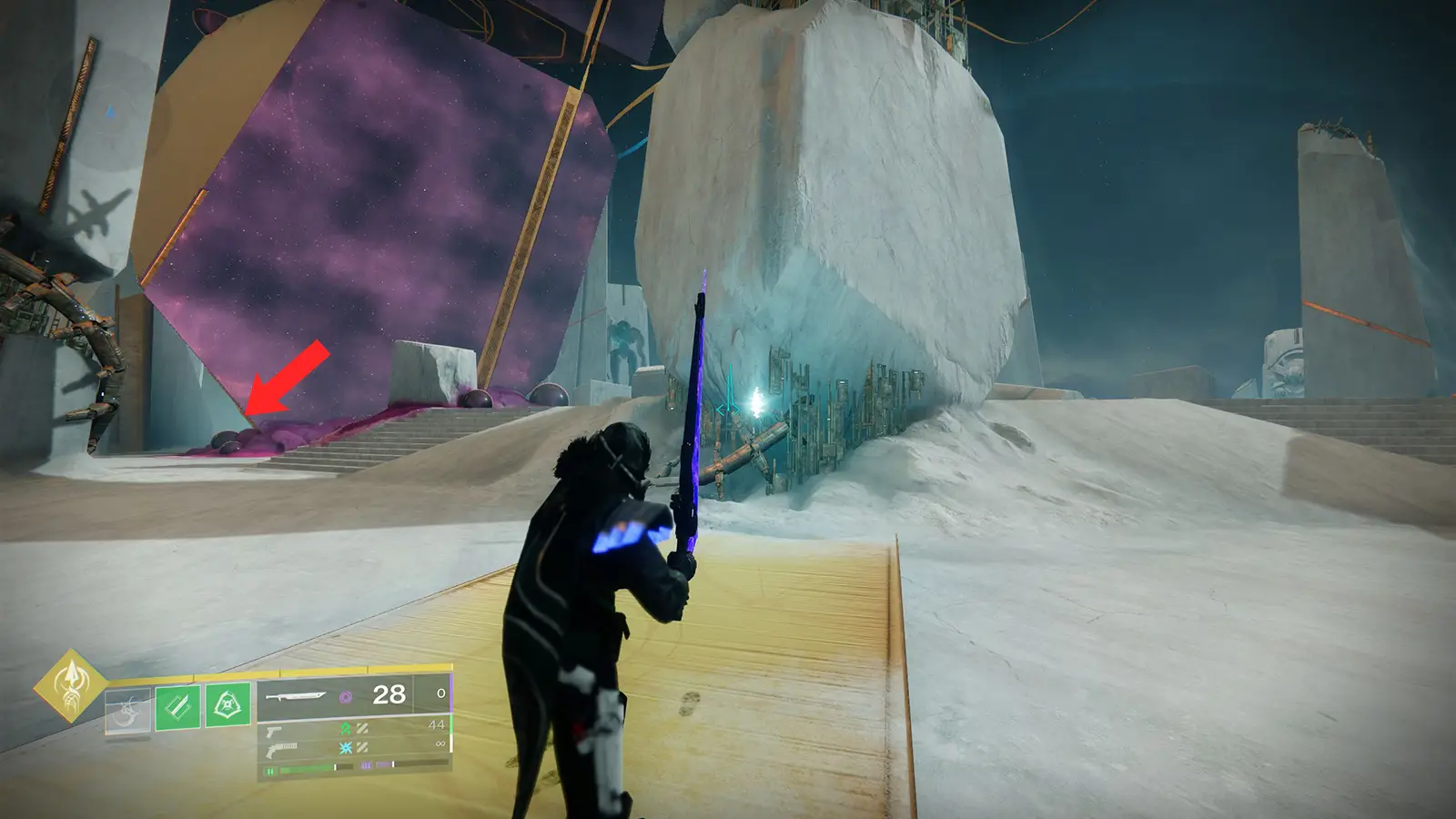Click the infinity ammo symbol next to the shotgun row
This screenshot has width=1456, height=819.
(x=440, y=744)
